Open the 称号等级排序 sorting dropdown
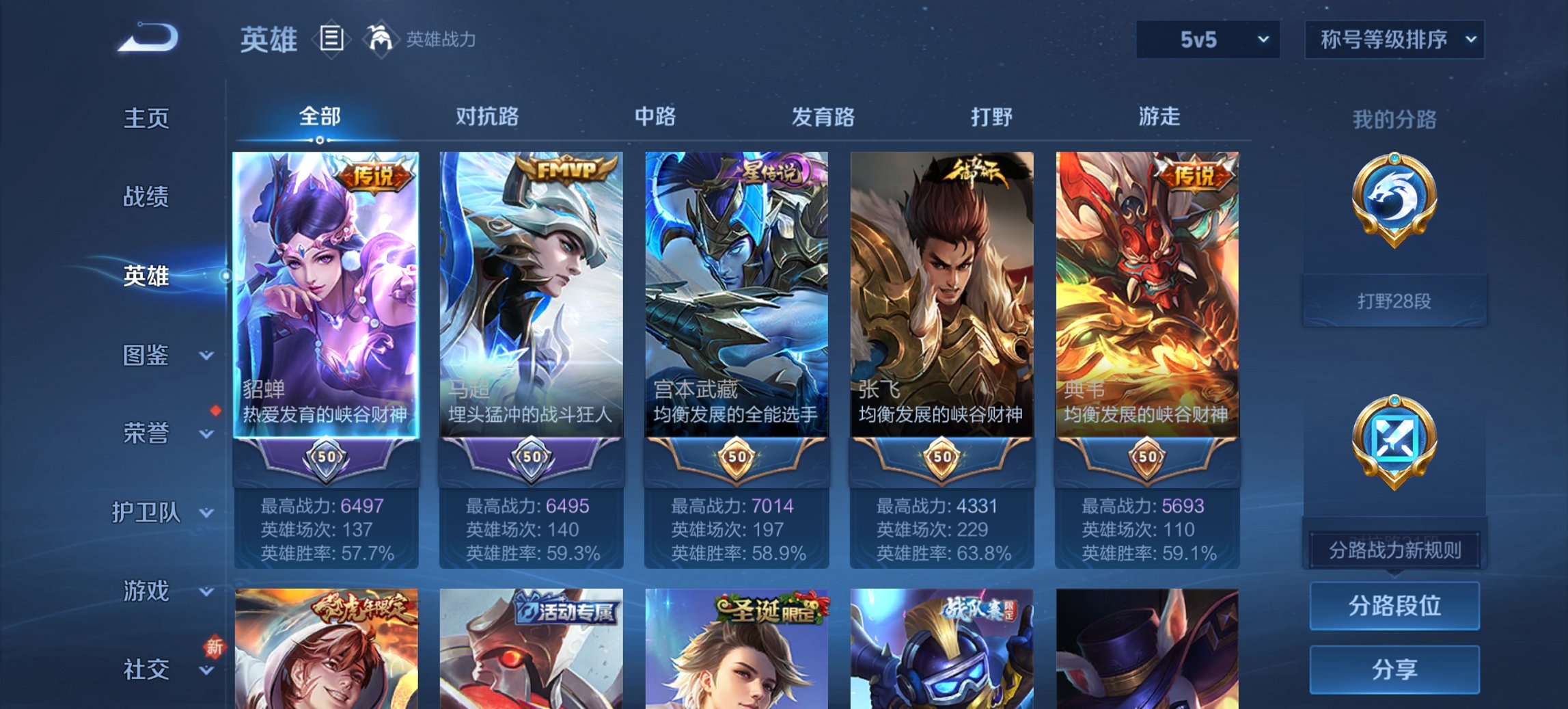1568x709 pixels. pyautogui.click(x=1394, y=39)
